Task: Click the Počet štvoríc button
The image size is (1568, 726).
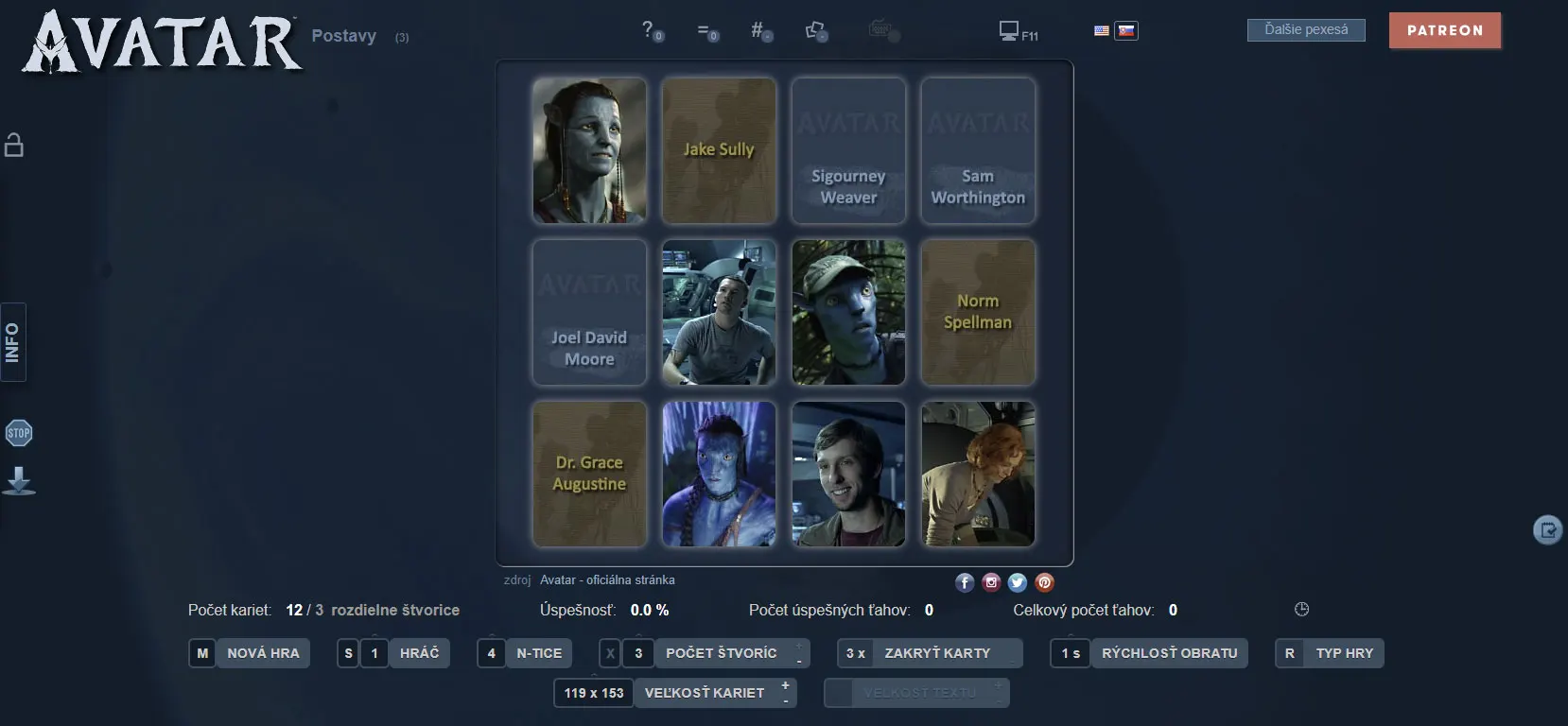Action: click(x=721, y=653)
